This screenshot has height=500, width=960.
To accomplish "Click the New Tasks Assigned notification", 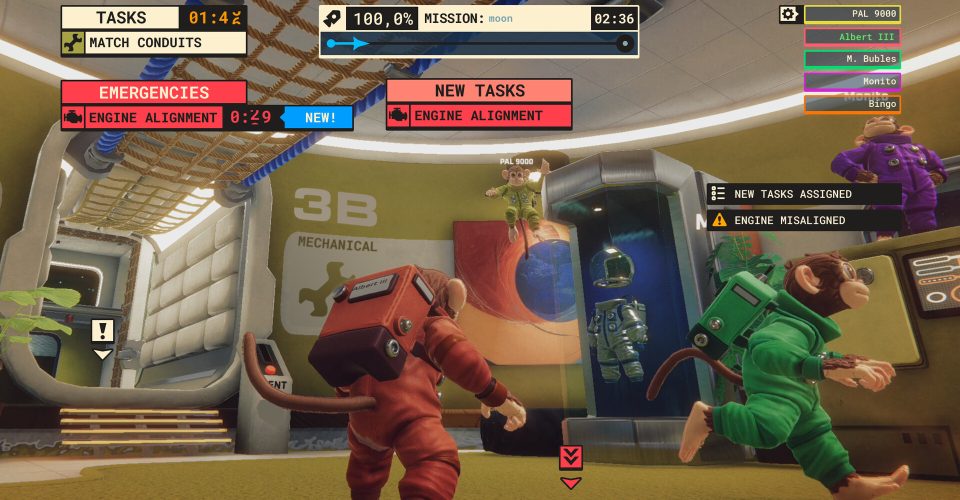I will (803, 194).
